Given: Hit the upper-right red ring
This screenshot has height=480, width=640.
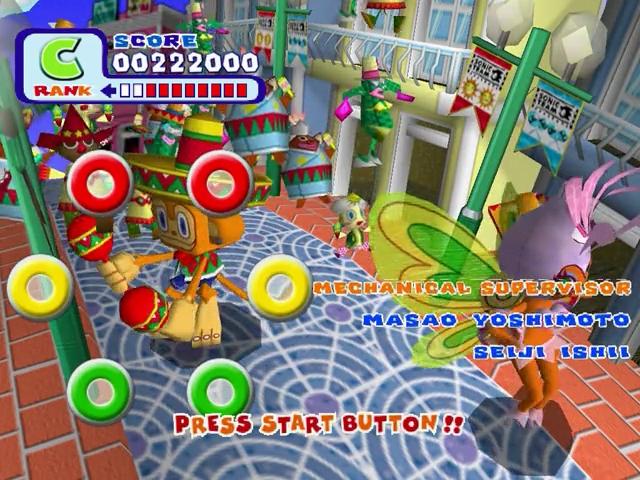Looking at the screenshot, I should [218, 183].
